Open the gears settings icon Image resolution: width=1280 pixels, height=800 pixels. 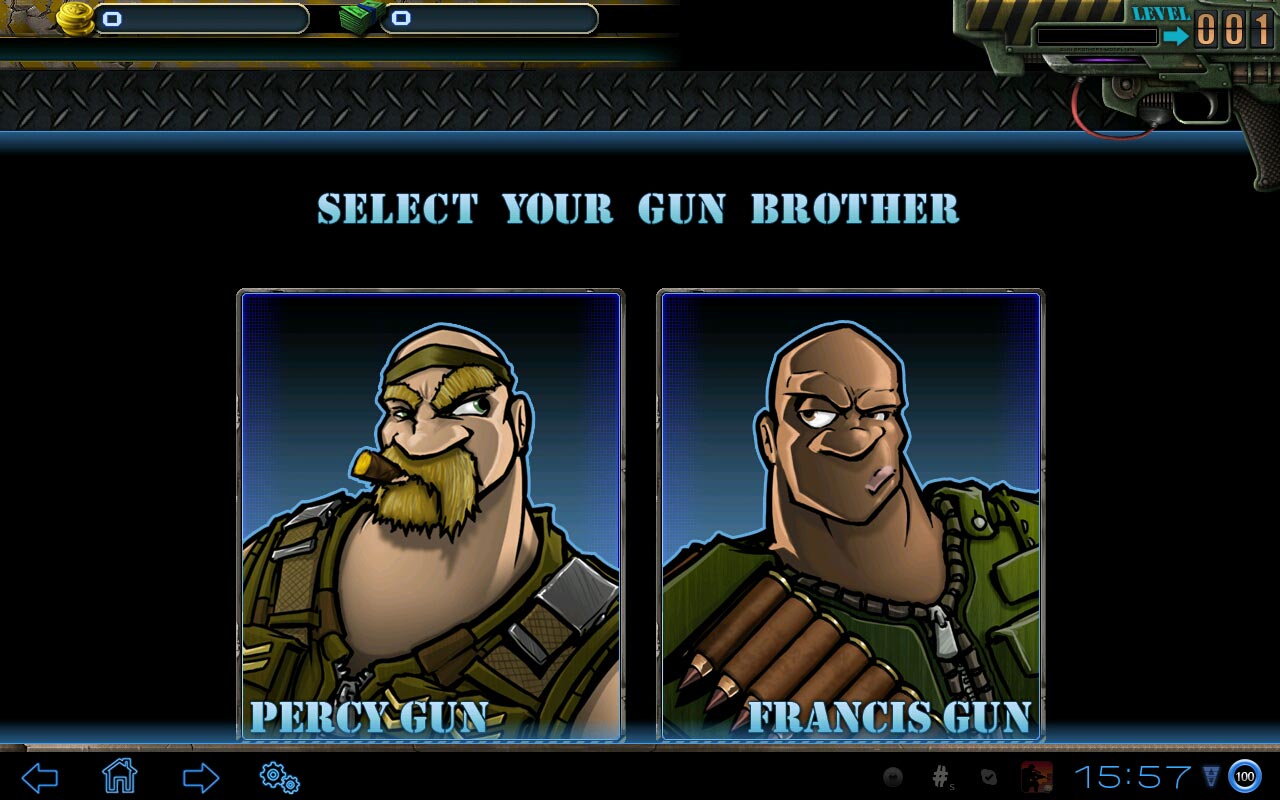(279, 777)
